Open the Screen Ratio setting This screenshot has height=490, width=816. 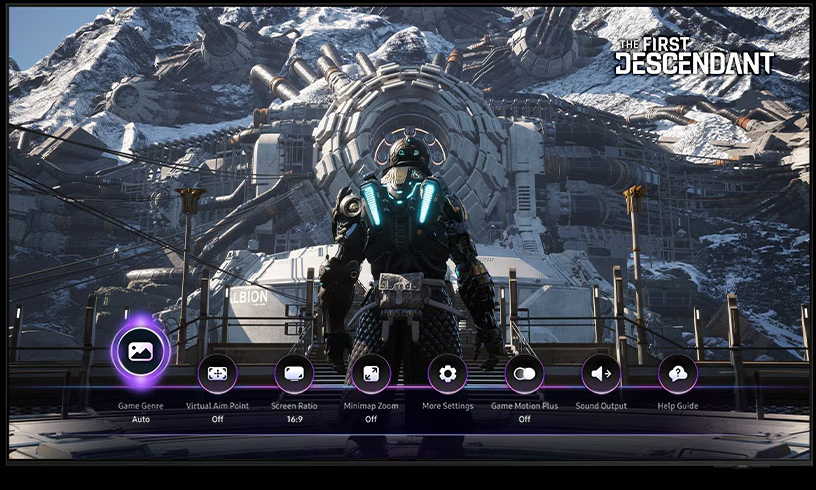click(294, 374)
